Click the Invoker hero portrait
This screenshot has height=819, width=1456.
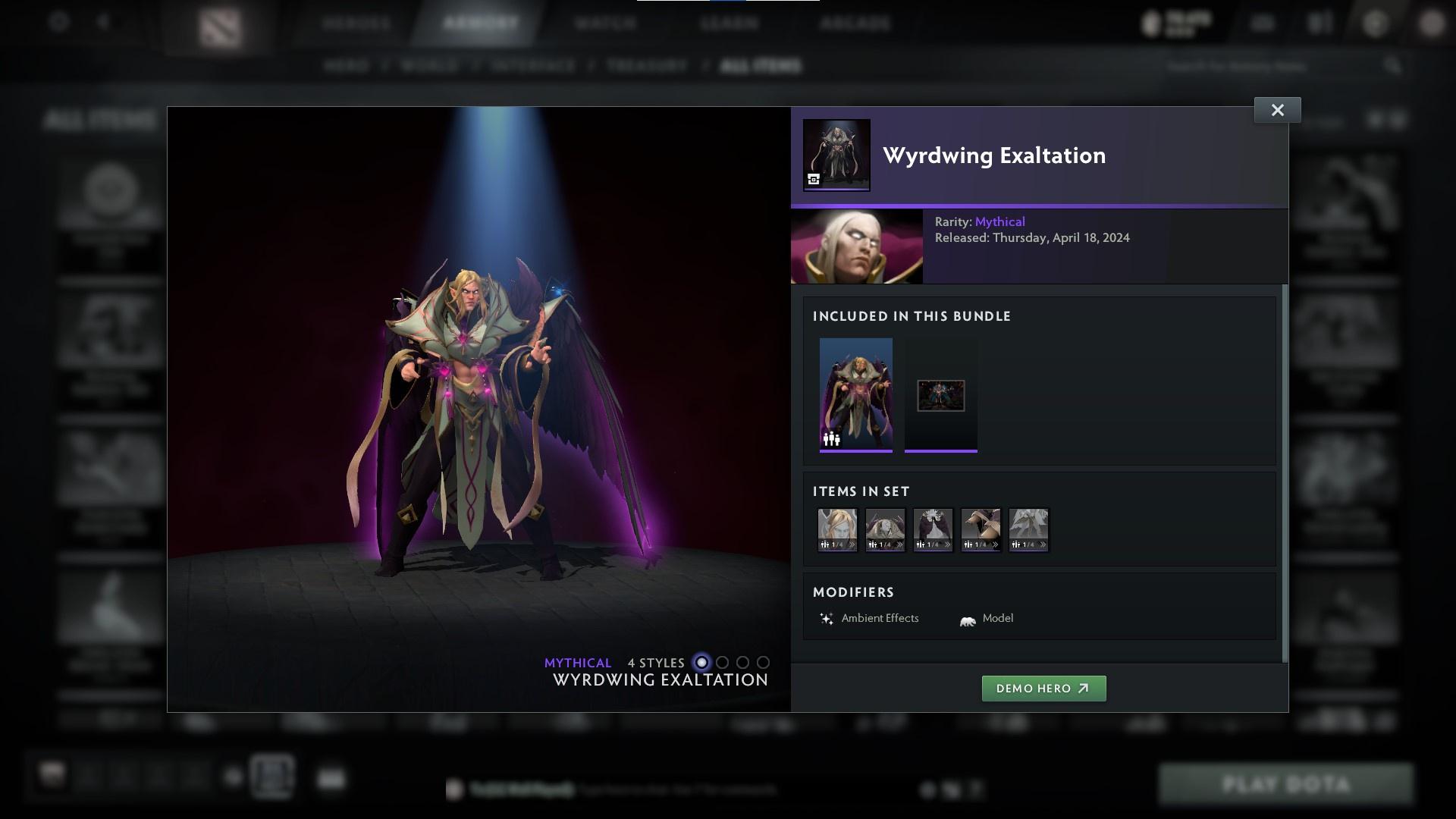(x=856, y=245)
